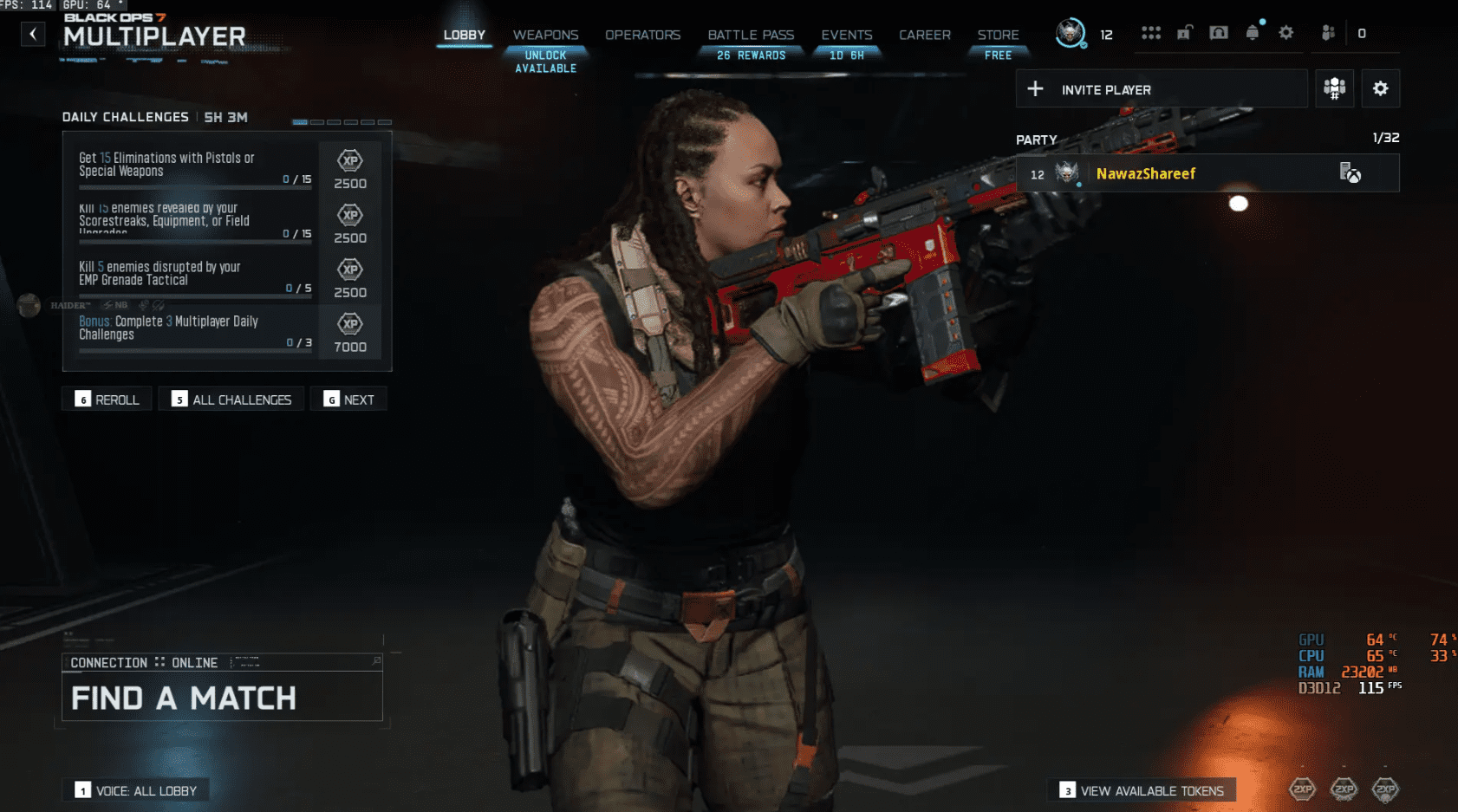This screenshot has height=812, width=1458.
Task: Open the notifications bell icon
Action: click(1252, 34)
